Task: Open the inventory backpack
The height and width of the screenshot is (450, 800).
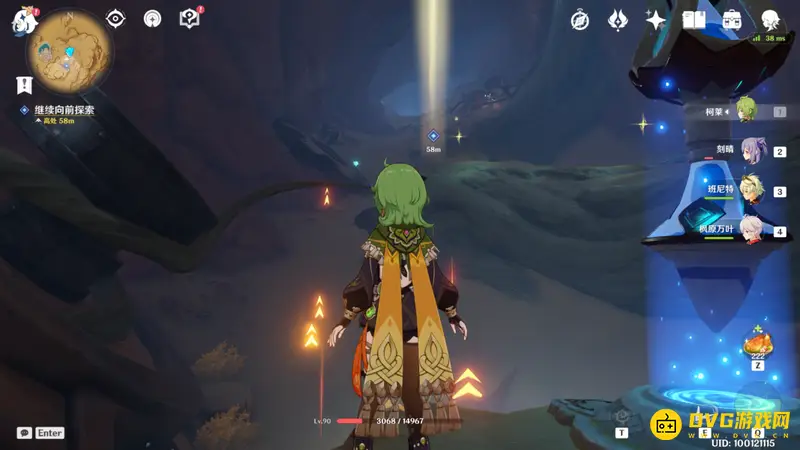Action: tap(732, 19)
